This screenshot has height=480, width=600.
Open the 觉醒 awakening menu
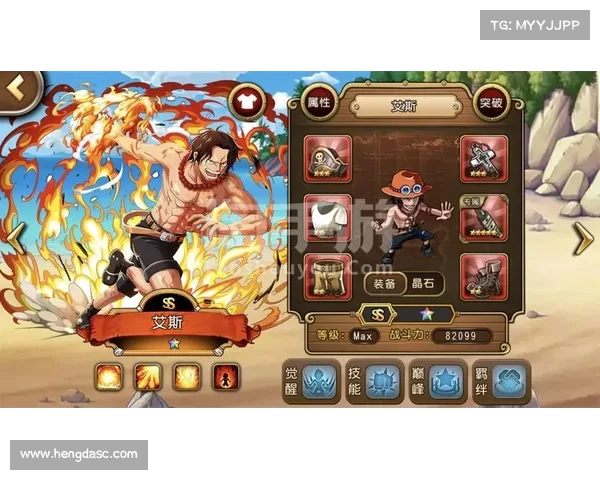pos(307,381)
